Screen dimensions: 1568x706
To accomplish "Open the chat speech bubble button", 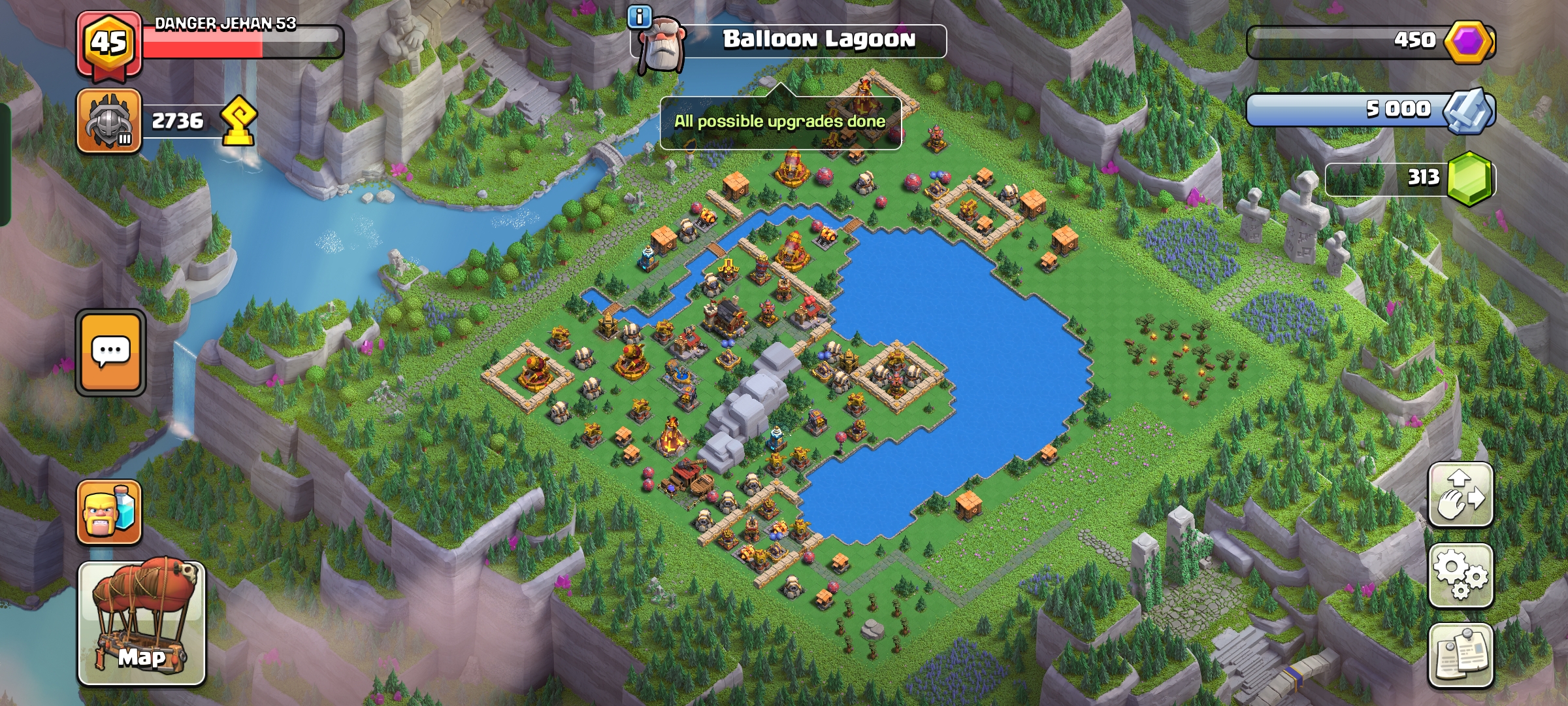I will tap(110, 352).
